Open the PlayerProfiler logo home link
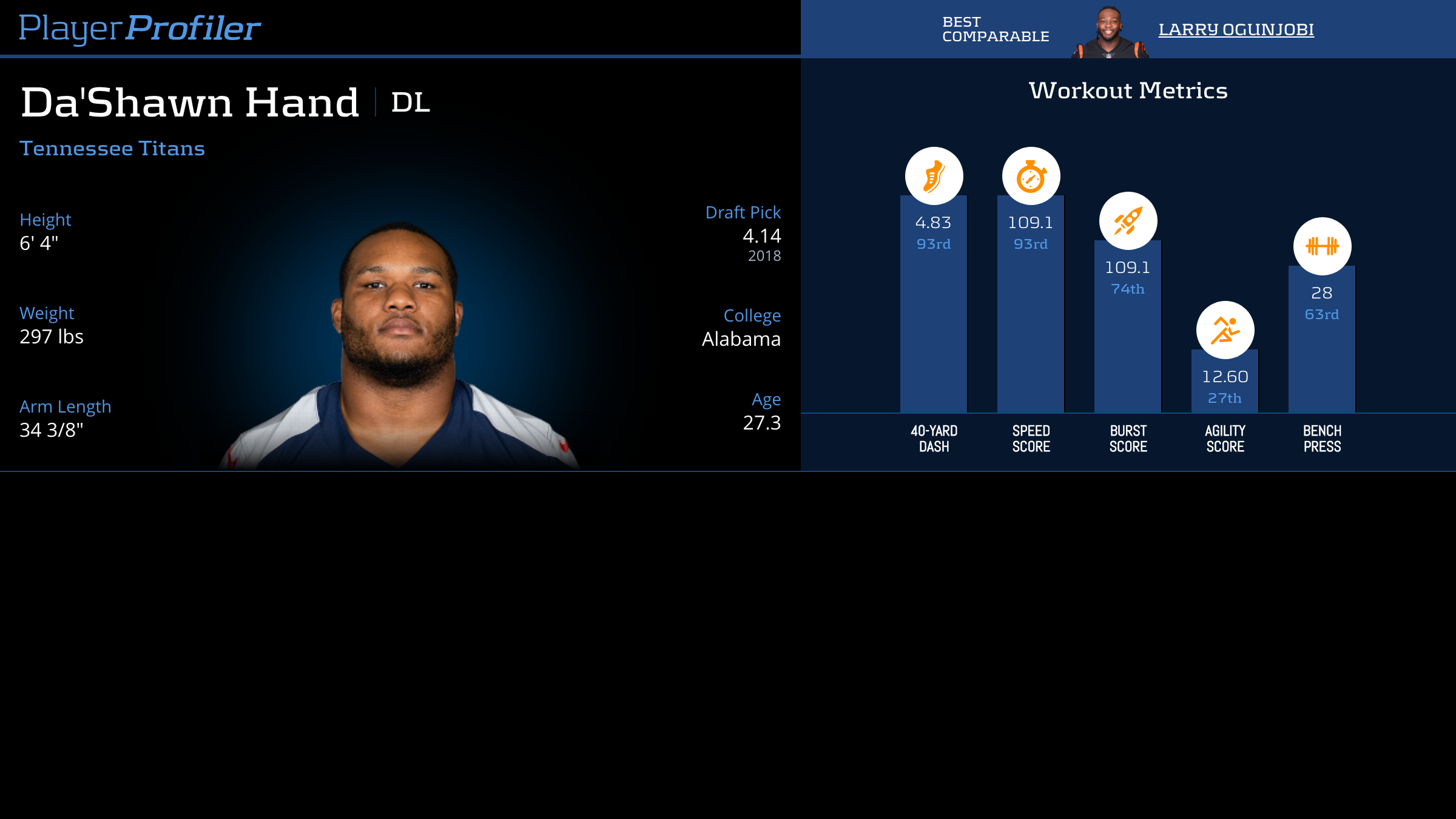 [140, 28]
